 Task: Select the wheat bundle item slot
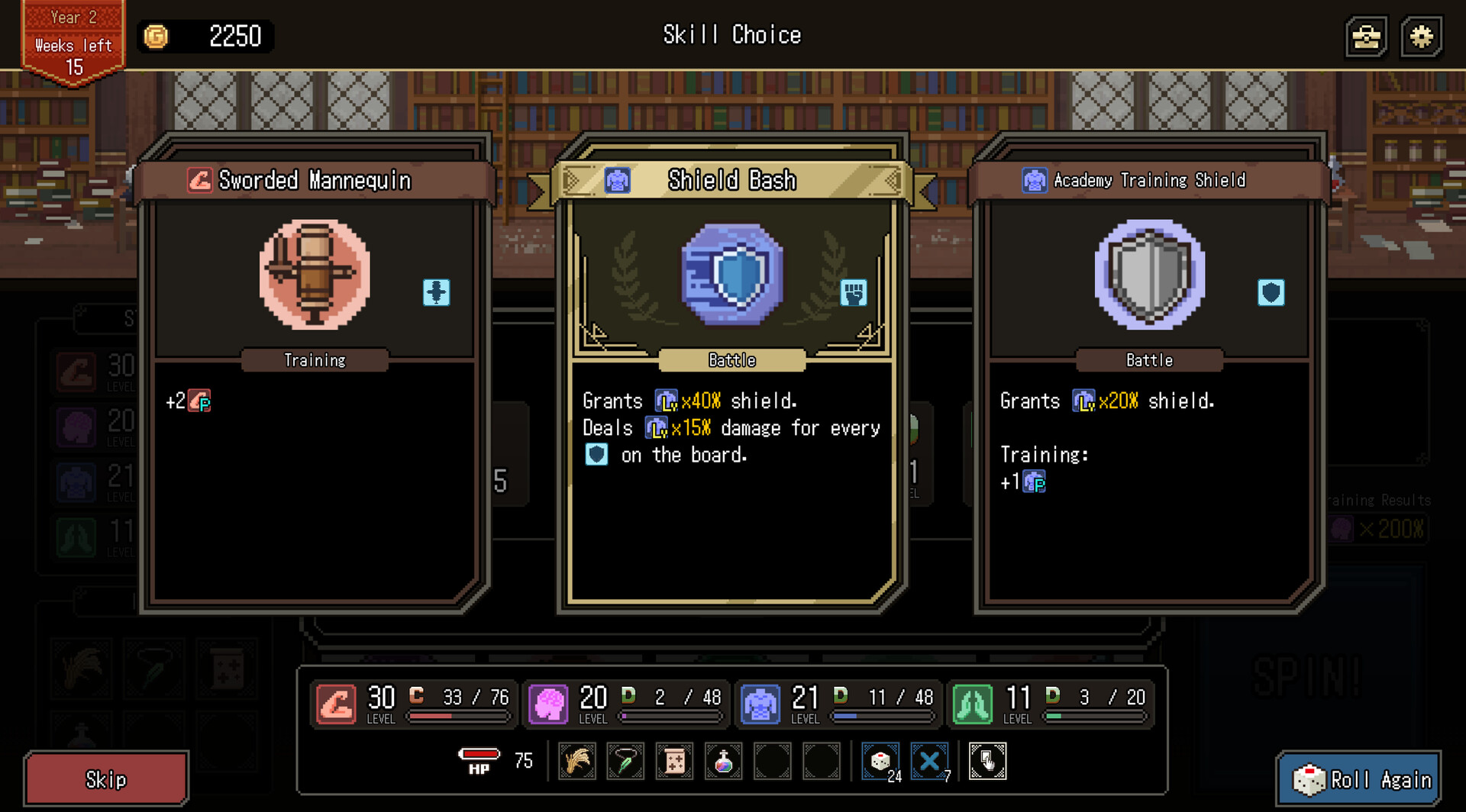[577, 761]
